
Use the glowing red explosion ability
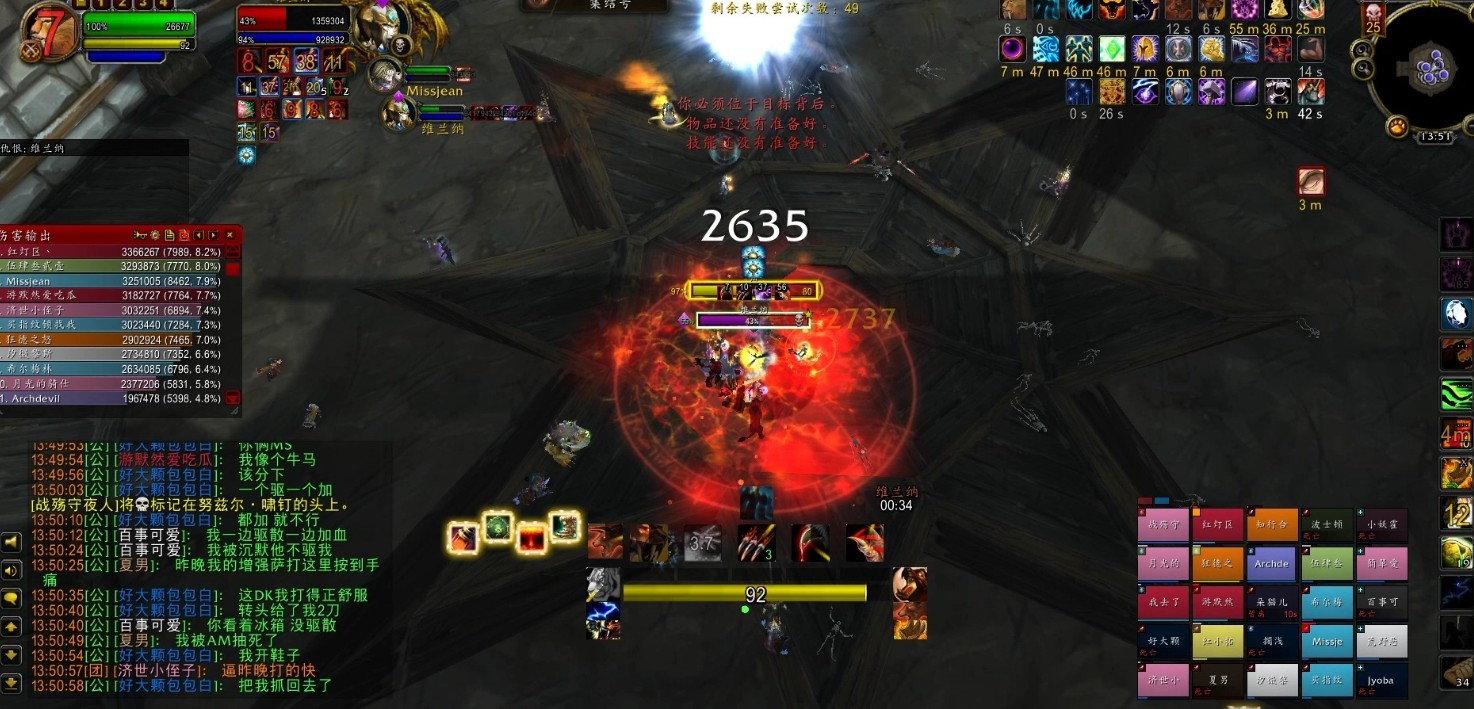[530, 536]
